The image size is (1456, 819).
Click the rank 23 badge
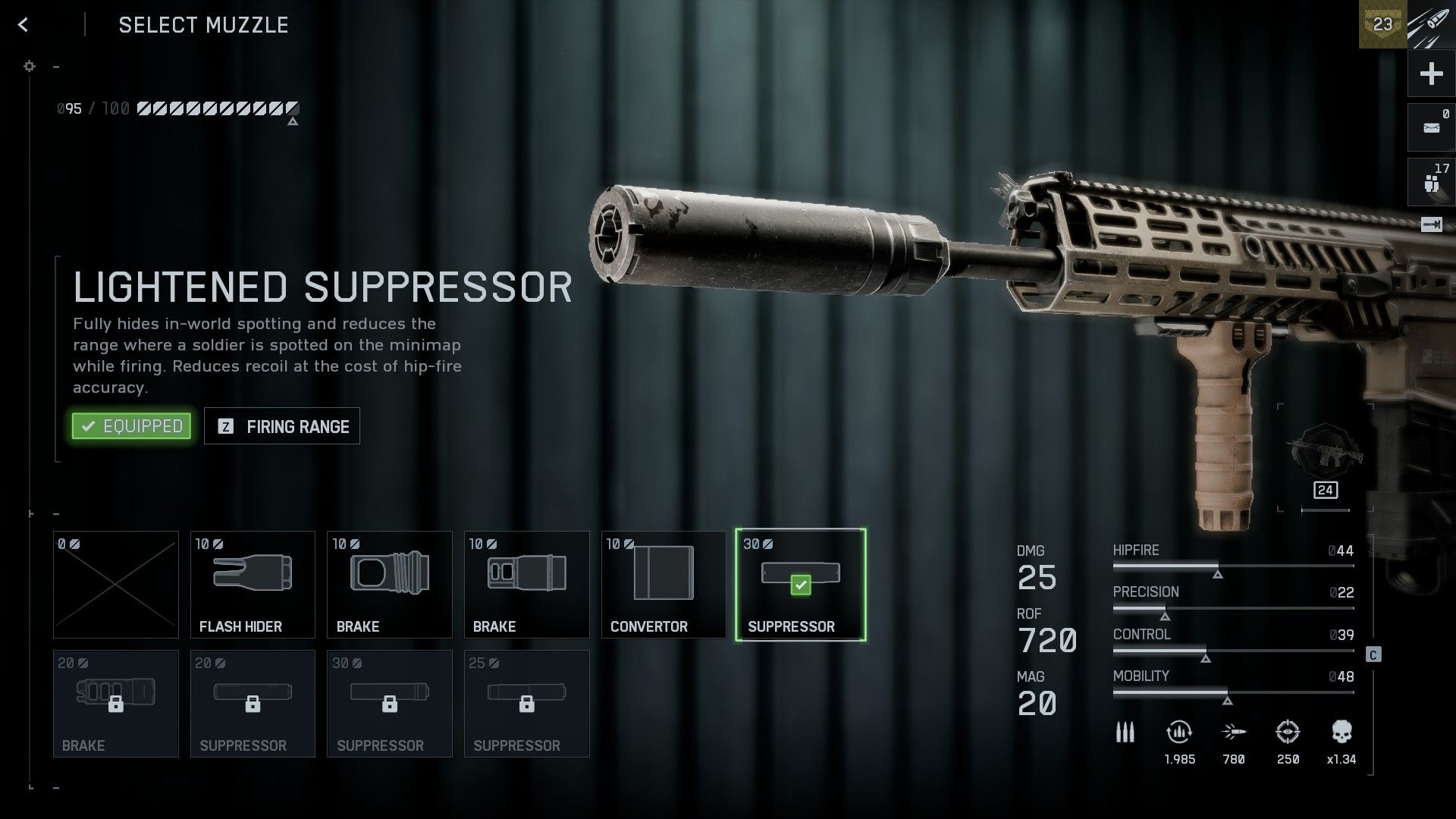pyautogui.click(x=1382, y=24)
